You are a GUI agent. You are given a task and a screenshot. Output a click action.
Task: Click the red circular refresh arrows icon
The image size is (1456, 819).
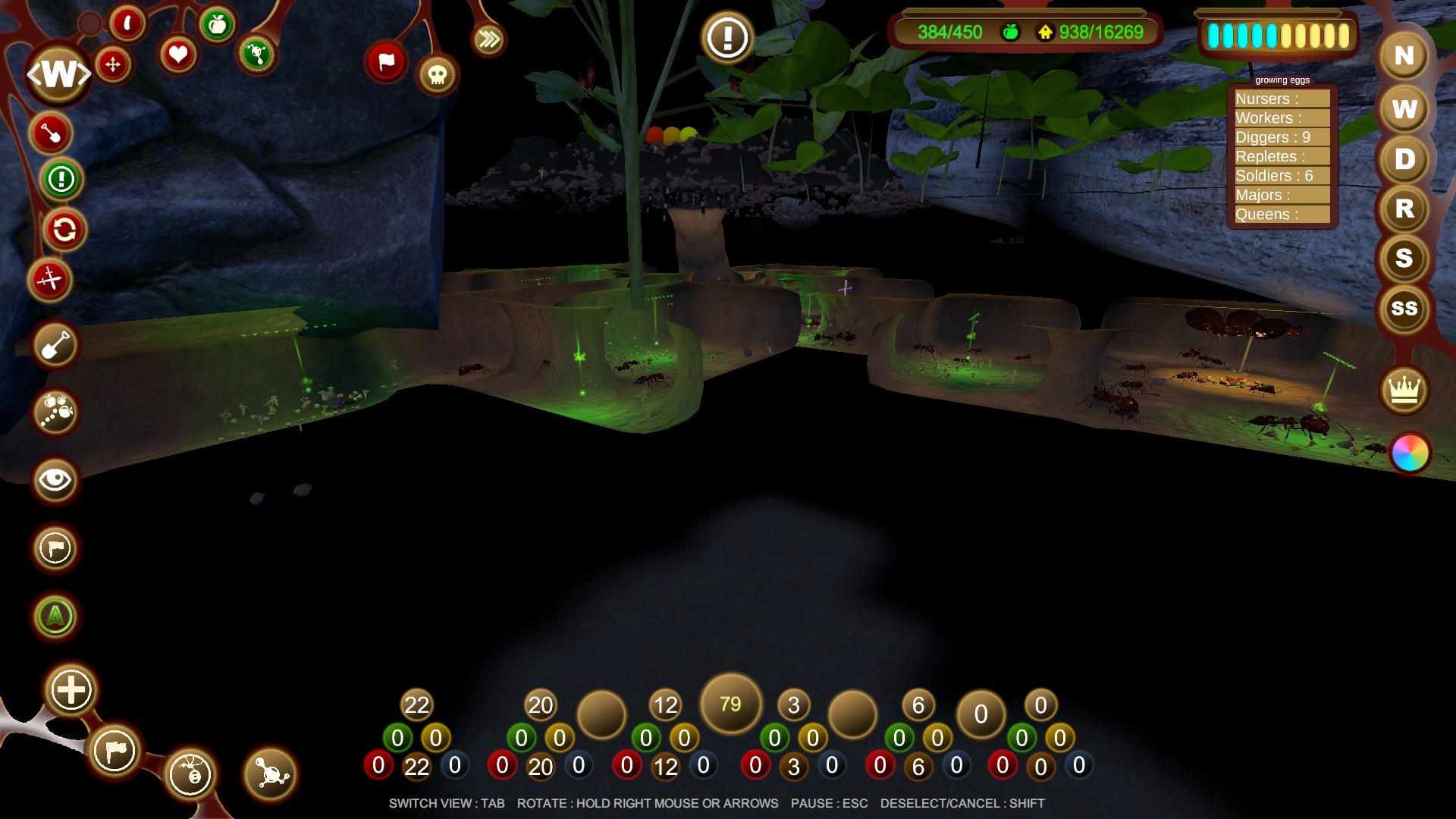click(64, 230)
